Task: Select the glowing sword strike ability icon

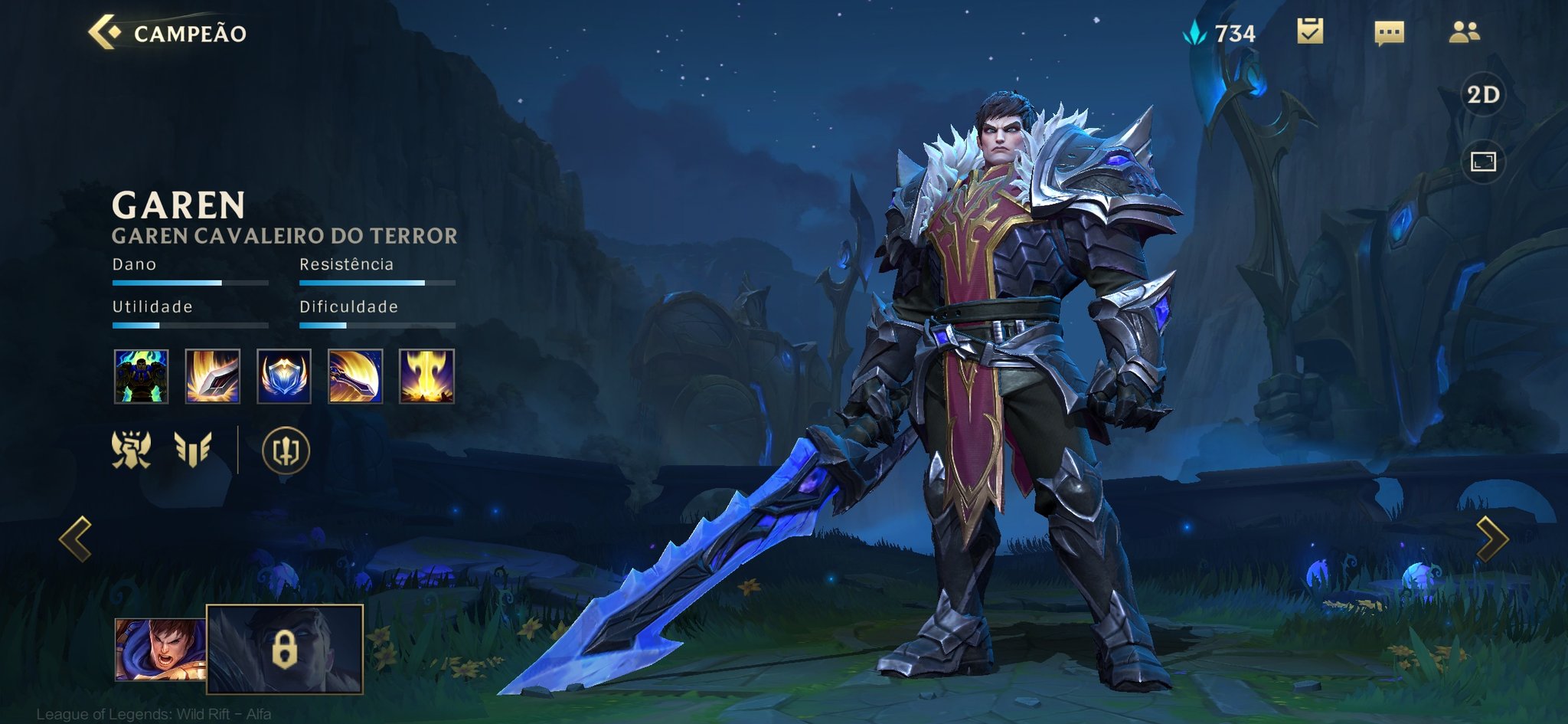Action: click(x=213, y=376)
